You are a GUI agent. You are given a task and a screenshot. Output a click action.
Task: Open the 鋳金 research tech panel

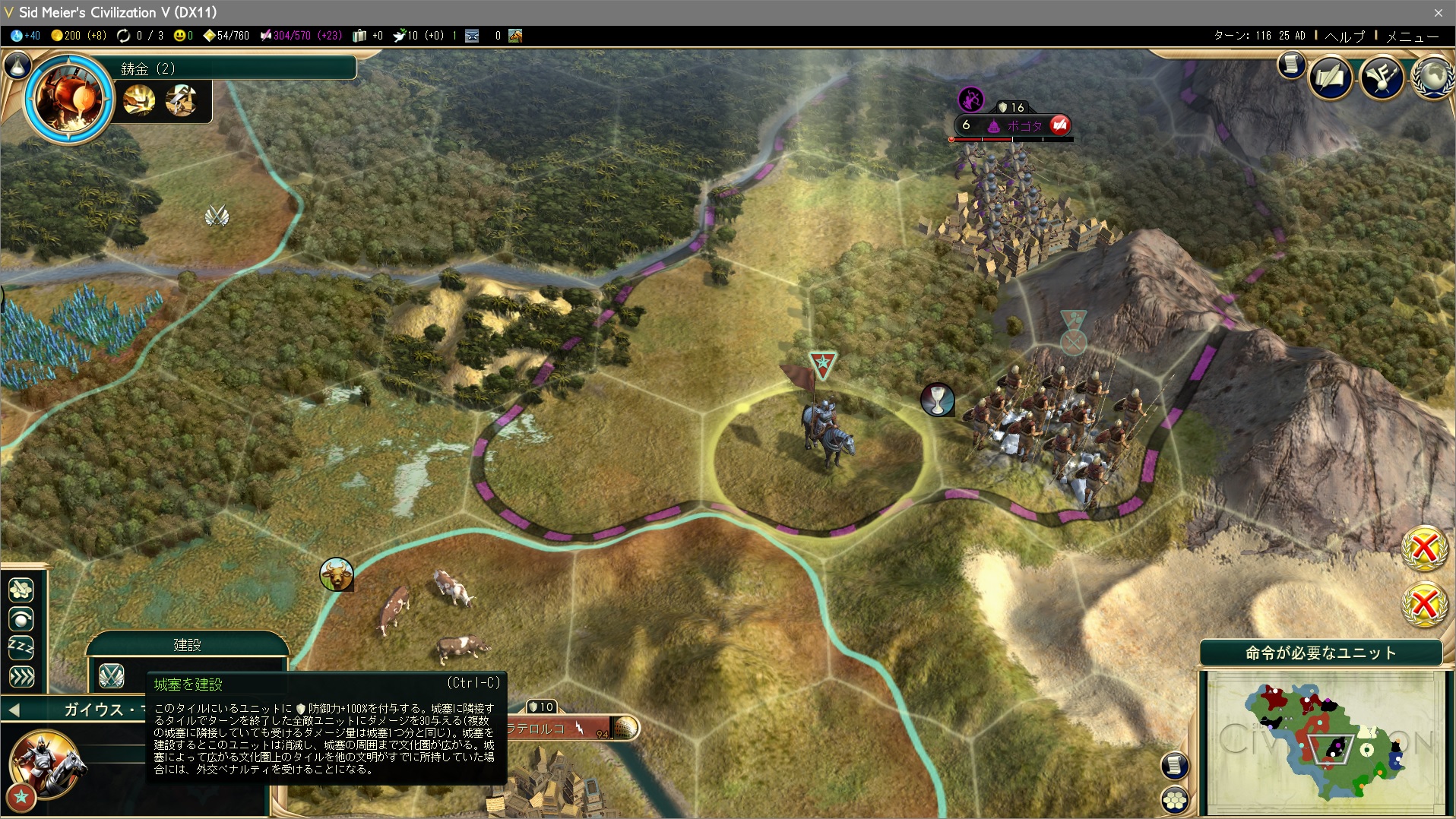(x=70, y=99)
